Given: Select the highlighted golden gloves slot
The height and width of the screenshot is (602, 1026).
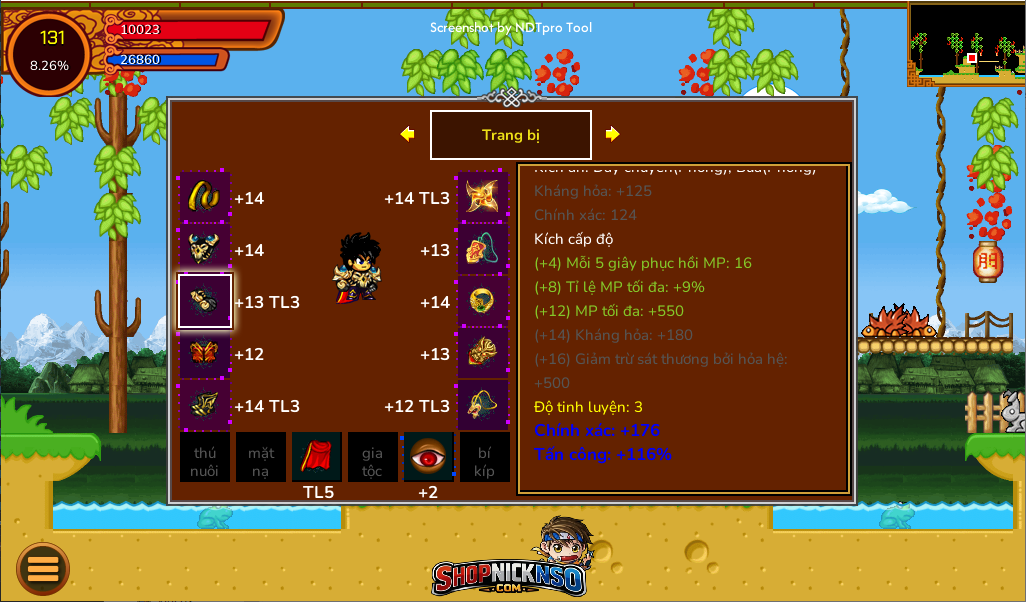Looking at the screenshot, I should [205, 302].
